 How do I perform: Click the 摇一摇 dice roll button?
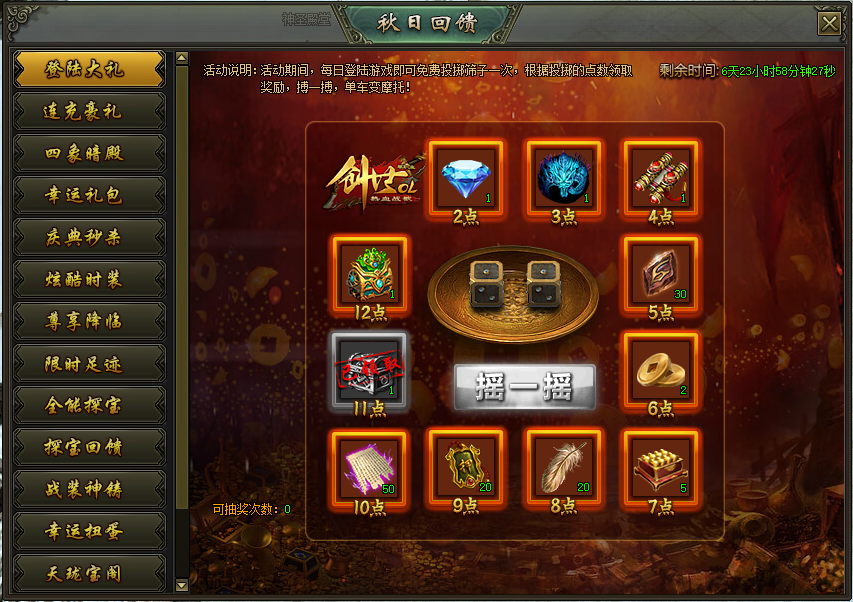[x=524, y=387]
